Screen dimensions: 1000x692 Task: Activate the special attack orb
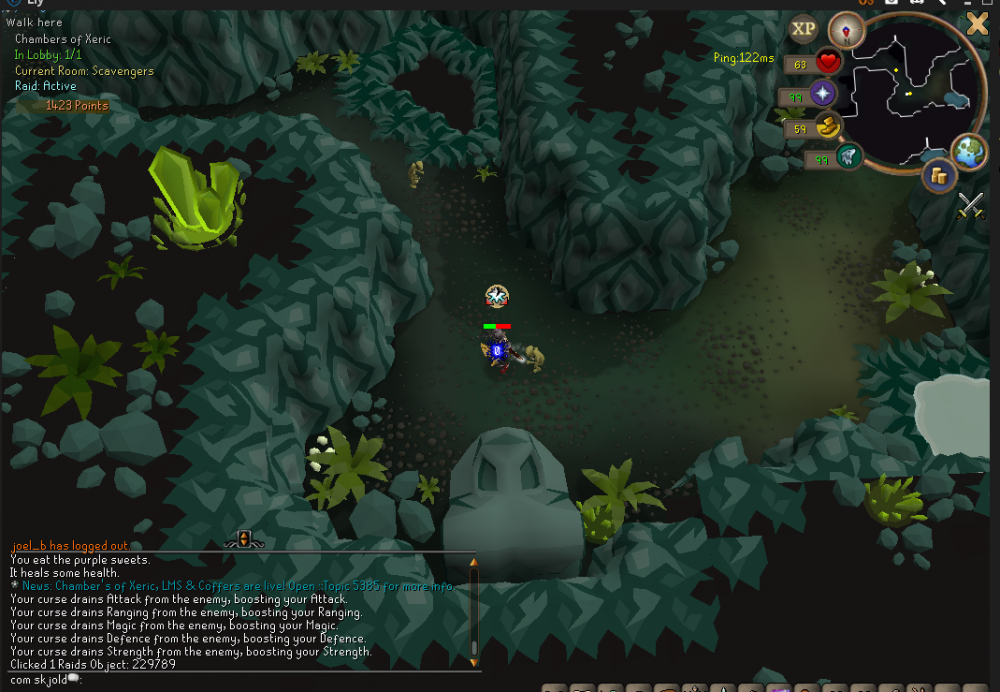(849, 157)
